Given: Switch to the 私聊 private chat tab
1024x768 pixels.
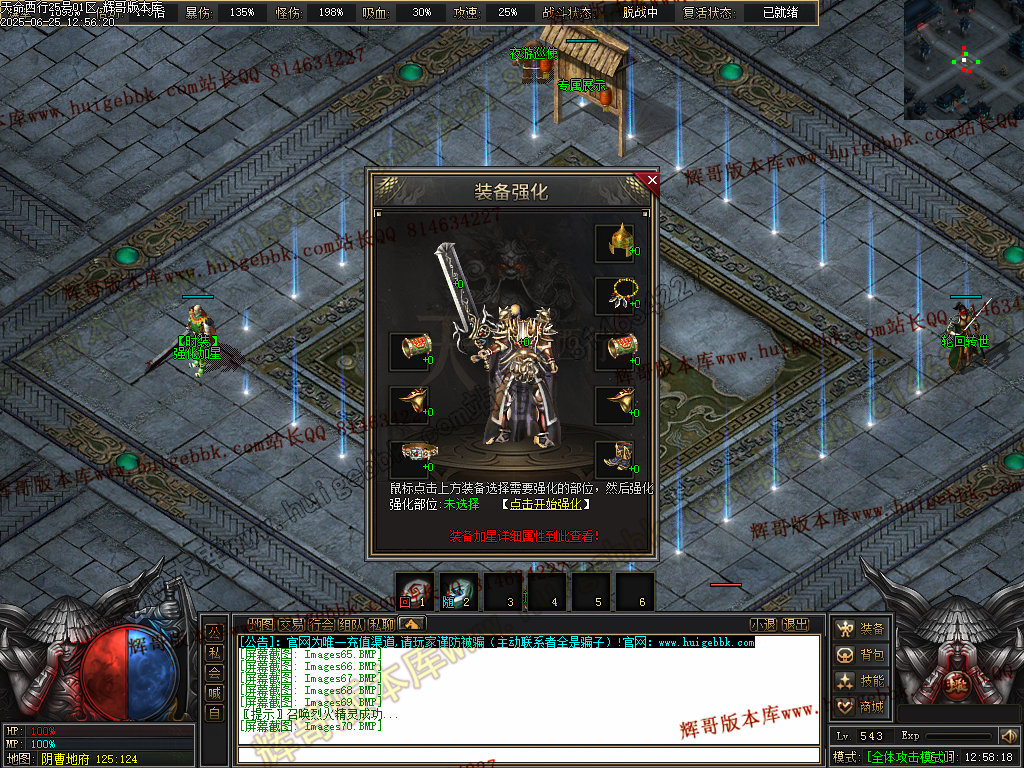Looking at the screenshot, I should tap(381, 624).
